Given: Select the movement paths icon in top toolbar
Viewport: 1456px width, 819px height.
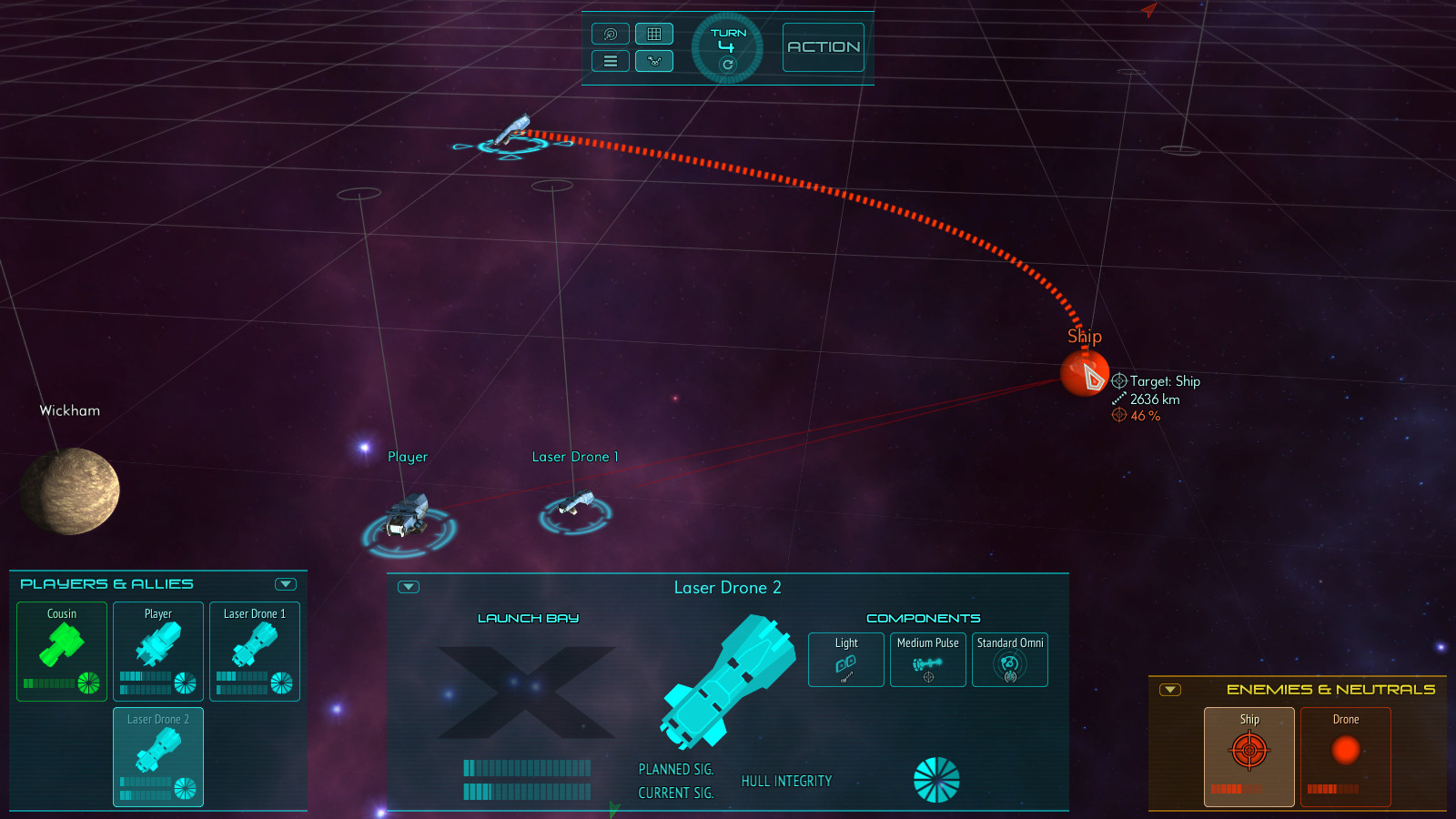Looking at the screenshot, I should coord(654,61).
